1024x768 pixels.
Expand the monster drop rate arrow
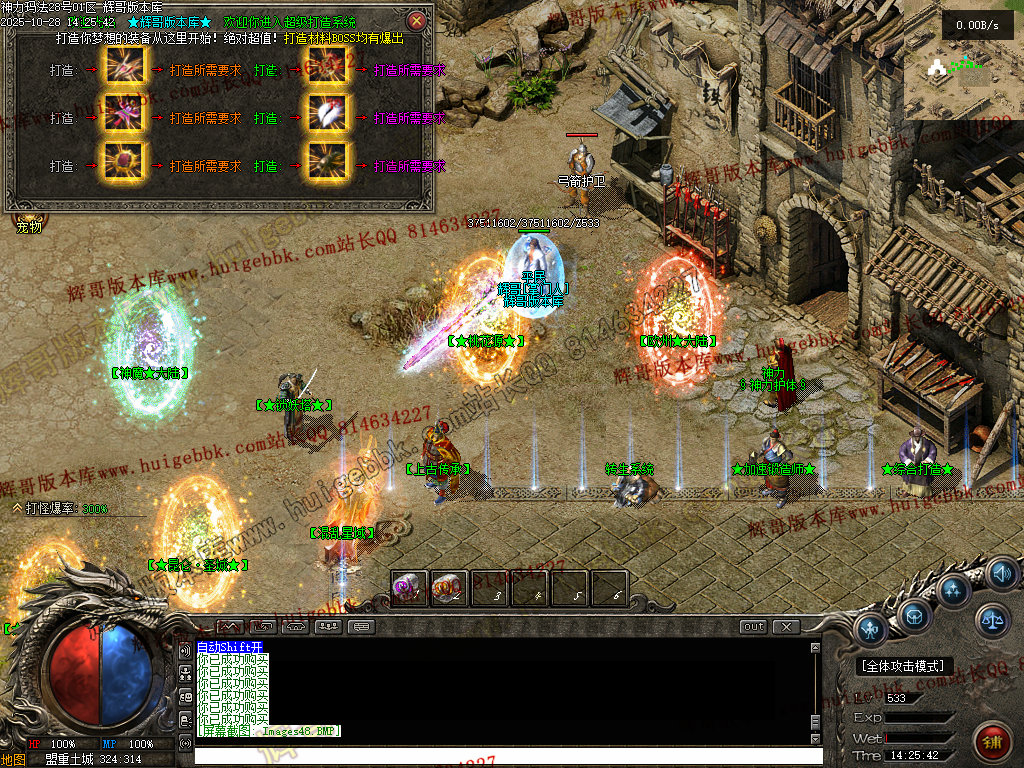click(17, 508)
